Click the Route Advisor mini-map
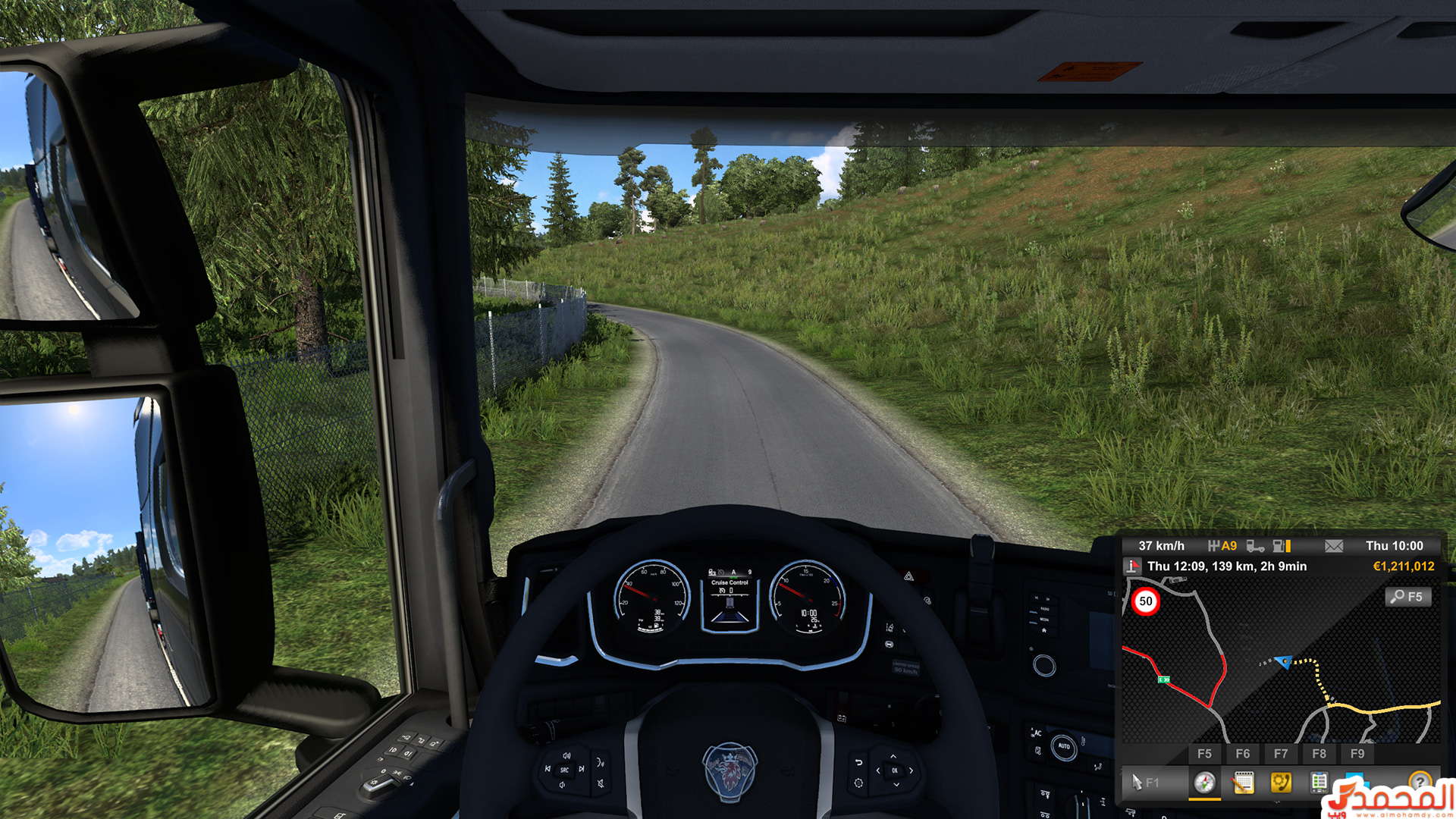This screenshot has width=1456, height=819. 1280,660
